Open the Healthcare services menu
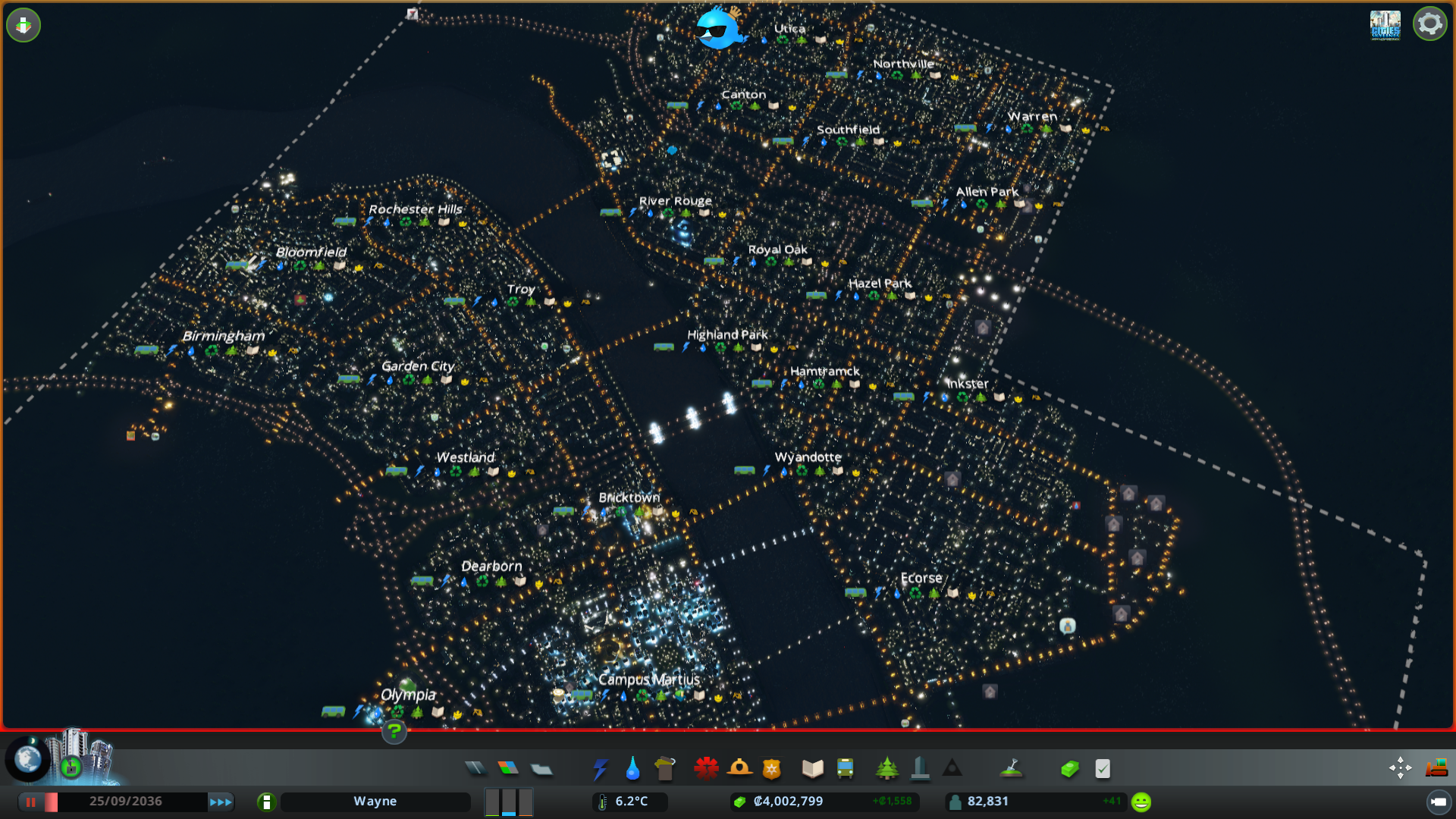This screenshot has width=1456, height=819. click(x=705, y=767)
